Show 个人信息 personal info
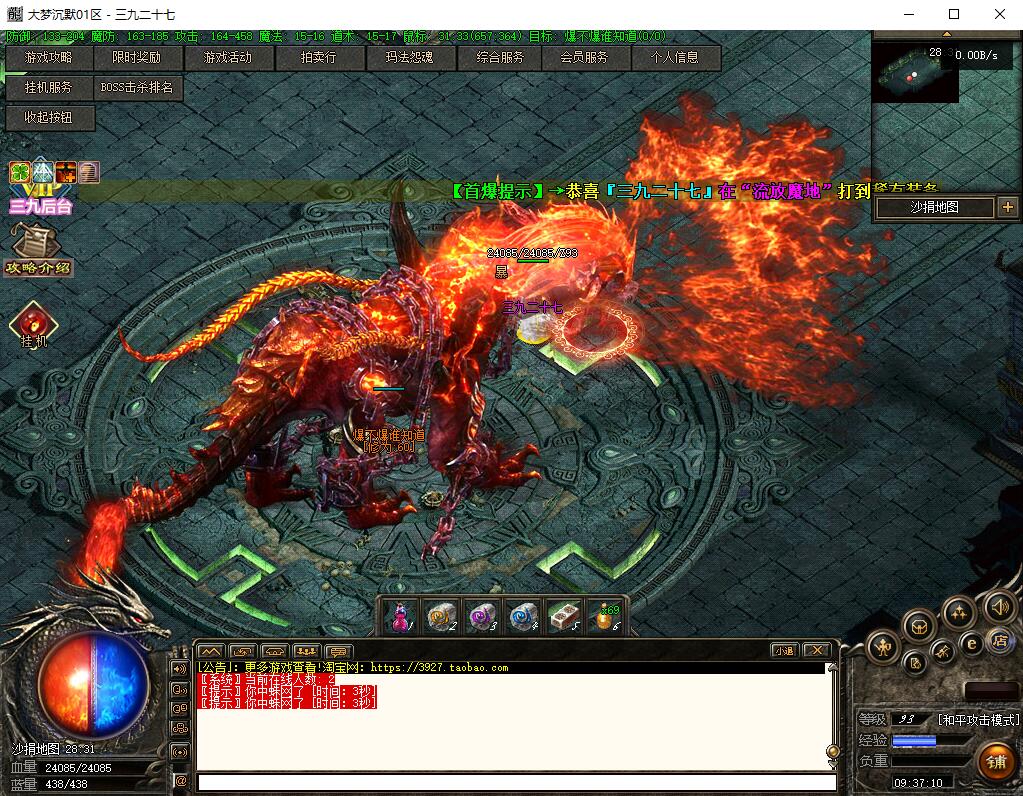The height and width of the screenshot is (796, 1023). [x=675, y=58]
